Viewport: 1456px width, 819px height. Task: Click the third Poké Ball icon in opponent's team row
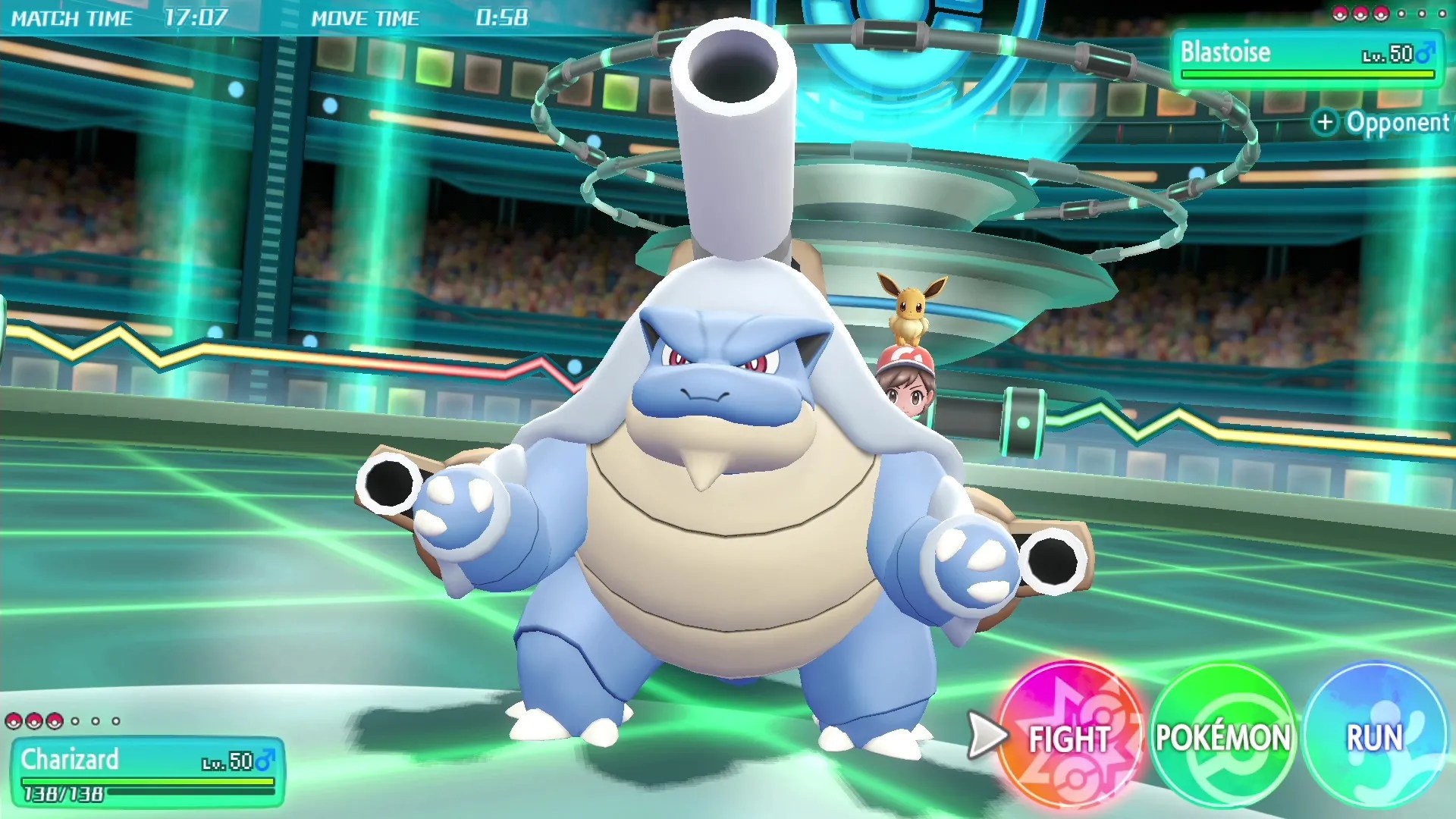point(1382,14)
